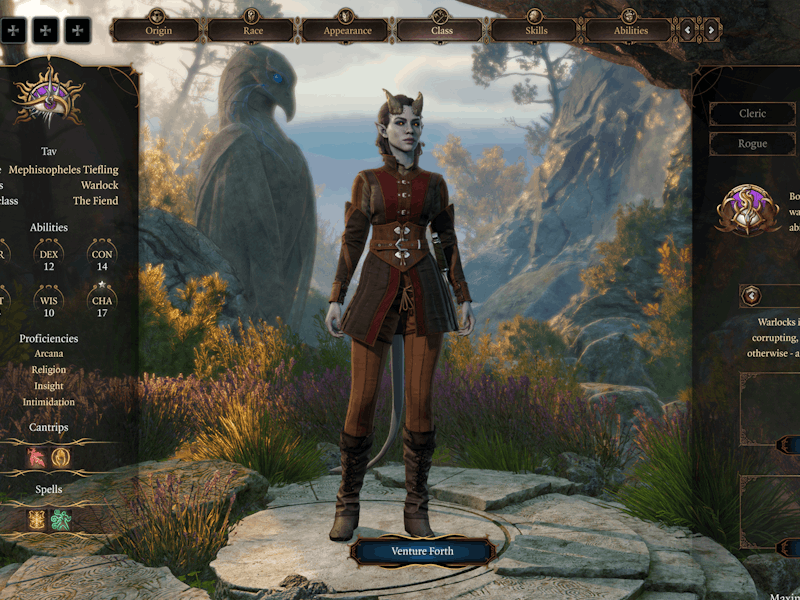Click the left arrow beside the Abilities tab
The height and width of the screenshot is (600, 800).
[687, 30]
